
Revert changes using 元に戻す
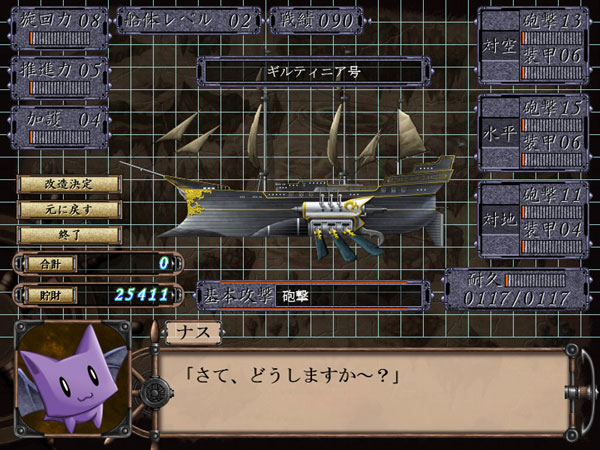(69, 210)
